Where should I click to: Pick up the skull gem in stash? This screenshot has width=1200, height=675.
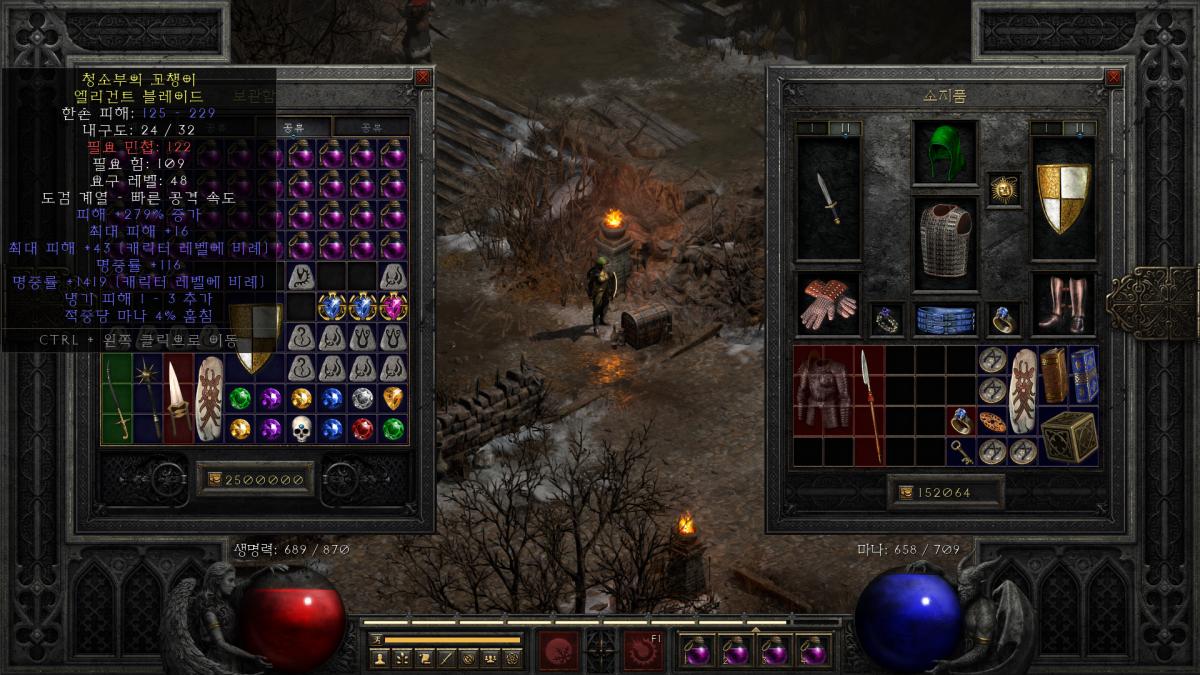coord(302,428)
